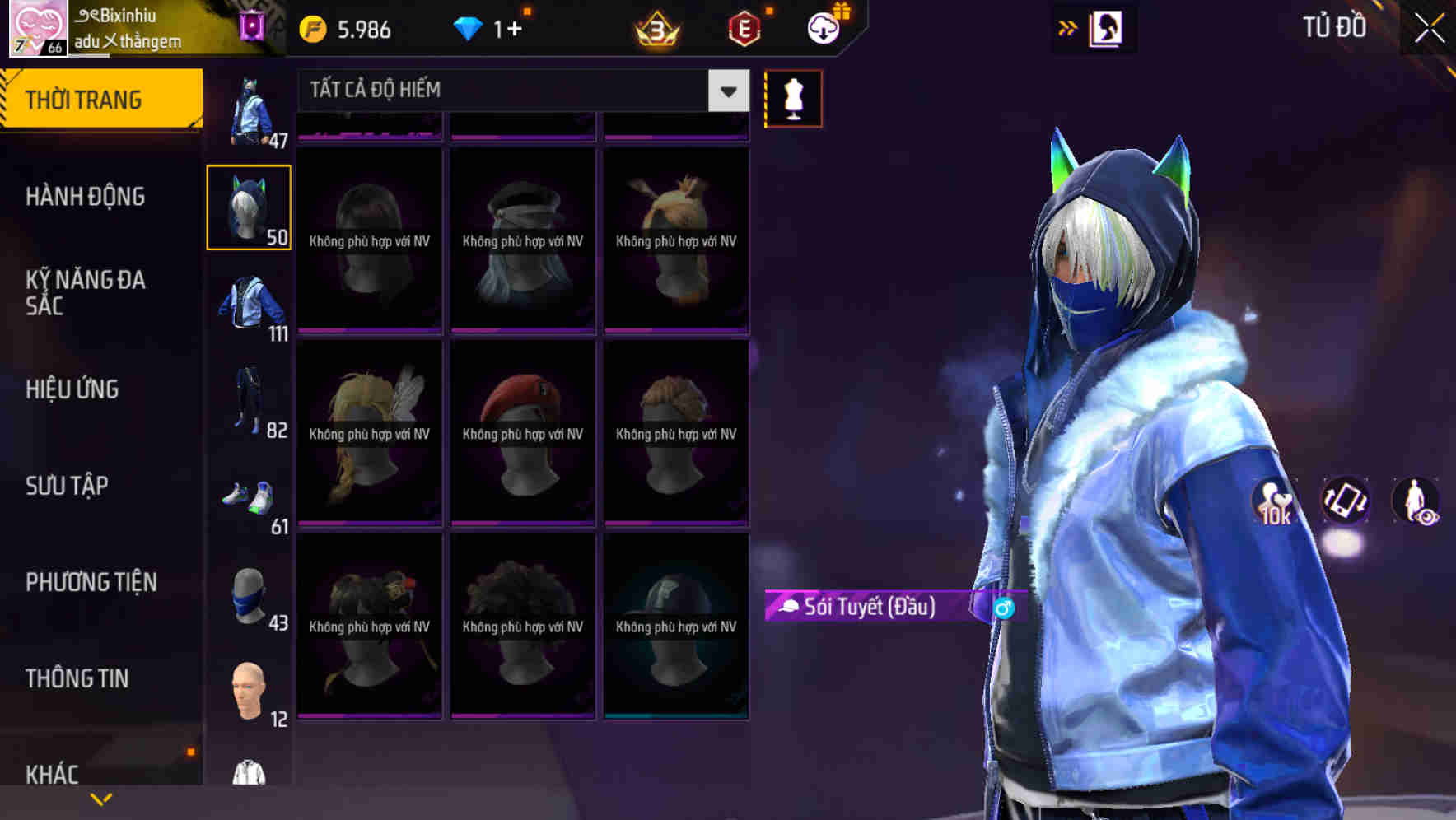Open the rank crown icon
Image resolution: width=1456 pixels, height=820 pixels.
tap(655, 27)
